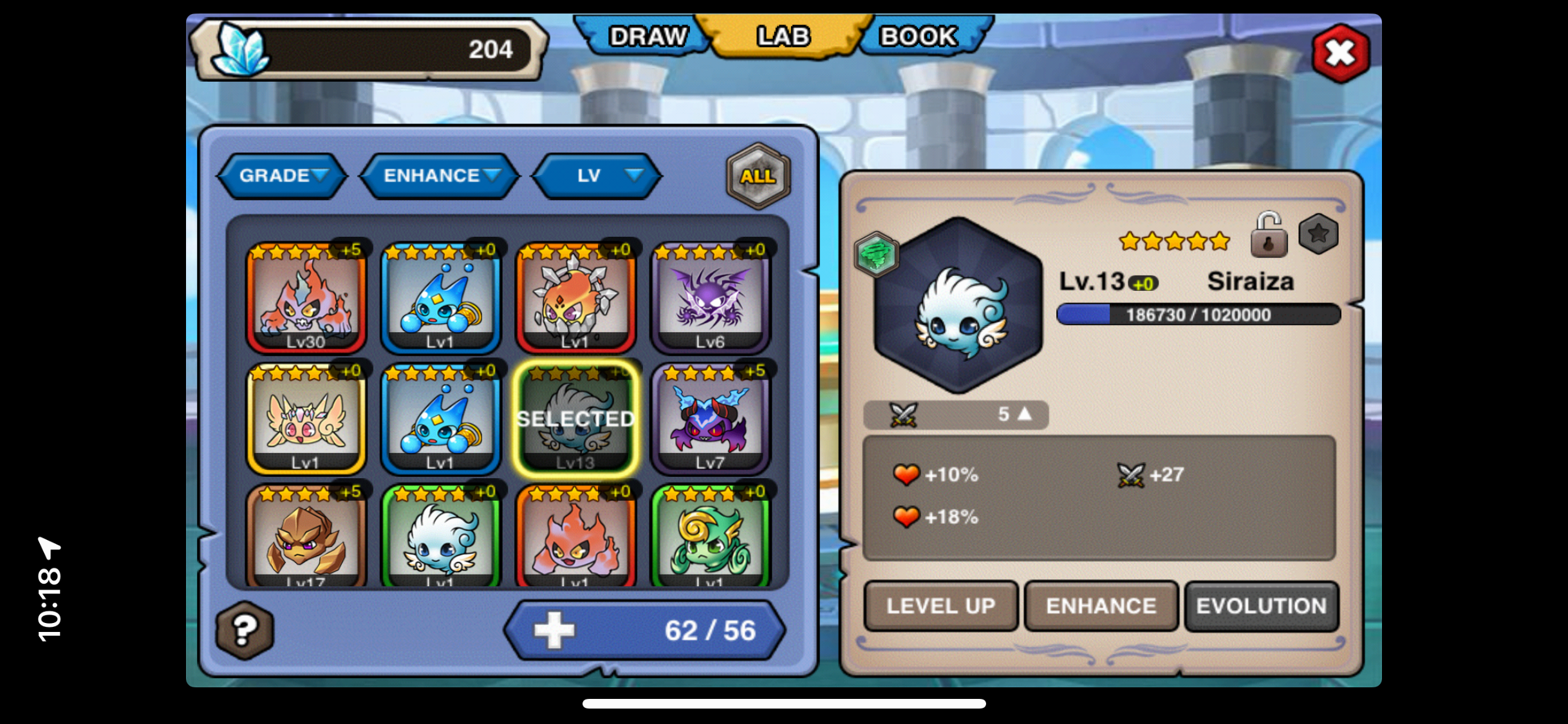Viewport: 1568px width, 724px height.
Task: Click the LEVEL UP button
Action: pyautogui.click(x=940, y=606)
